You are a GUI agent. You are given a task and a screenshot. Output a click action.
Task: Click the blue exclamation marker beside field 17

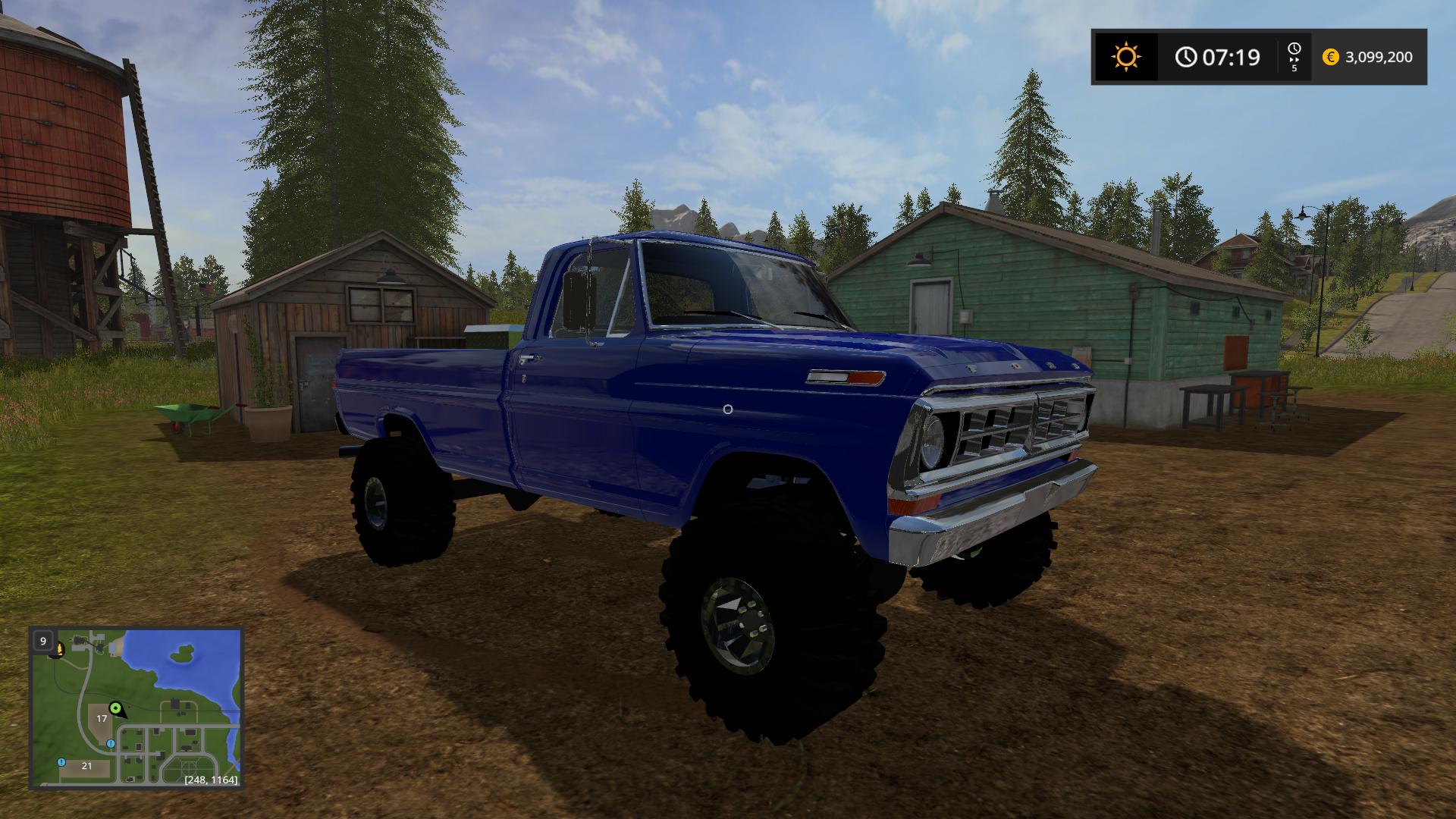coord(111,743)
